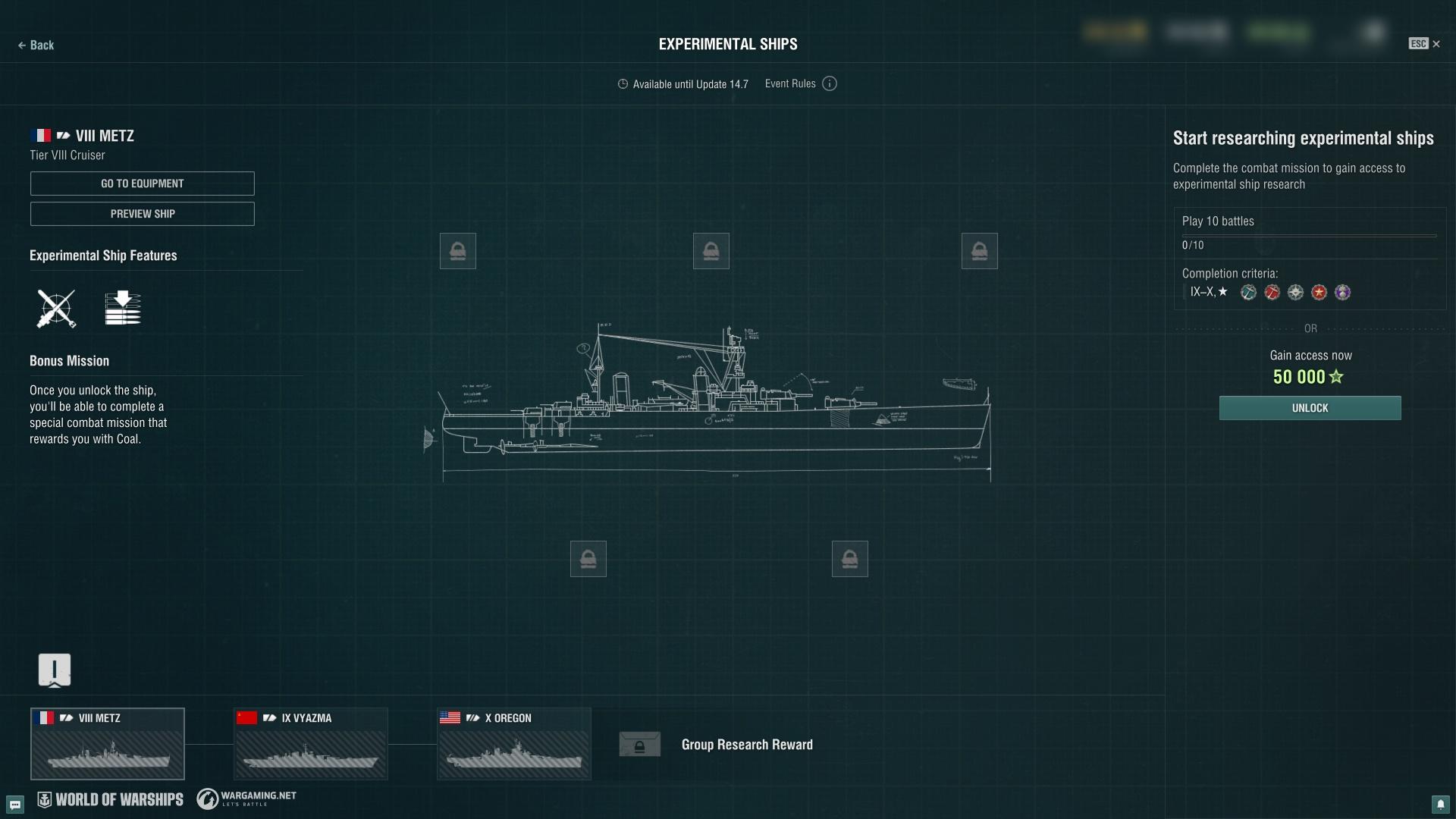1456x819 pixels.
Task: Open the chat window icon
Action: 15,804
